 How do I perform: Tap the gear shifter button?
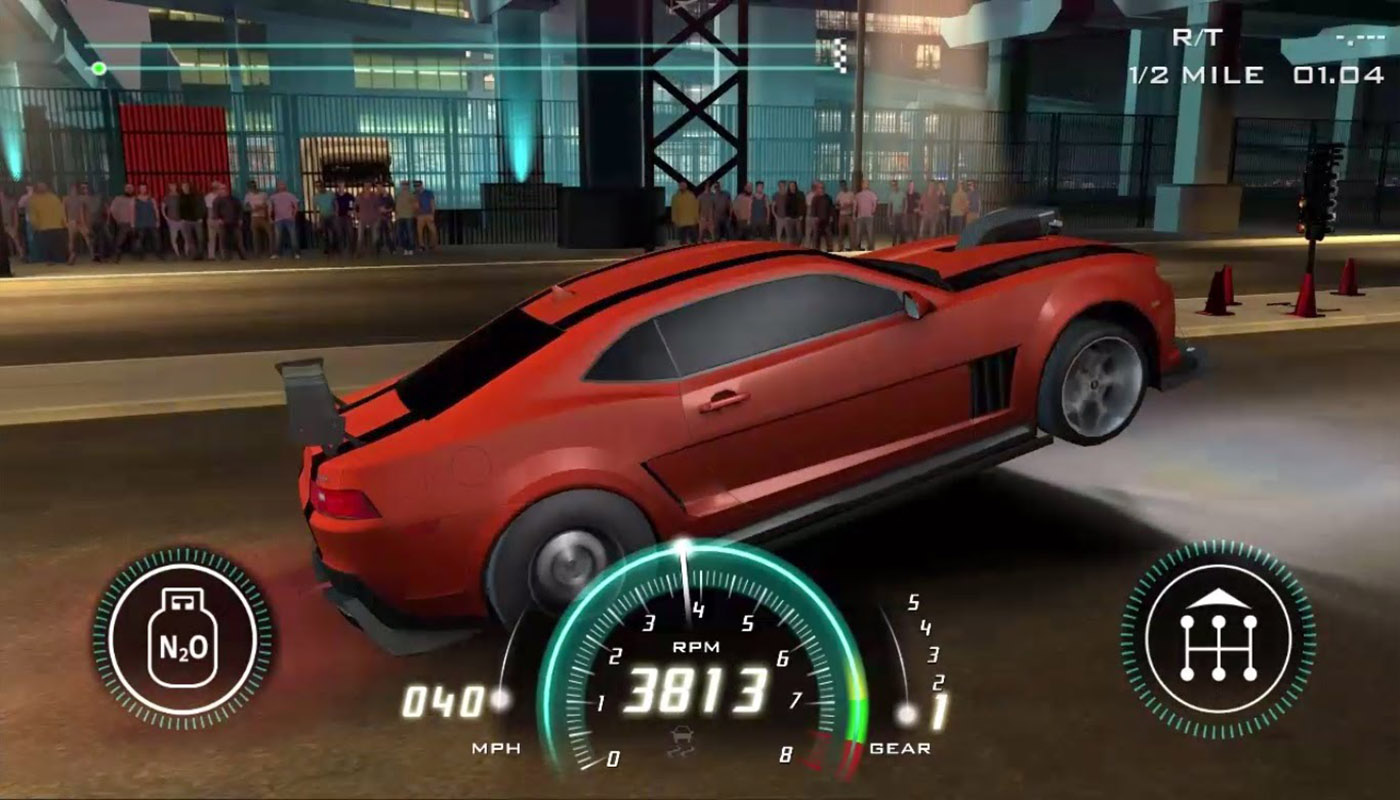pyautogui.click(x=1218, y=638)
